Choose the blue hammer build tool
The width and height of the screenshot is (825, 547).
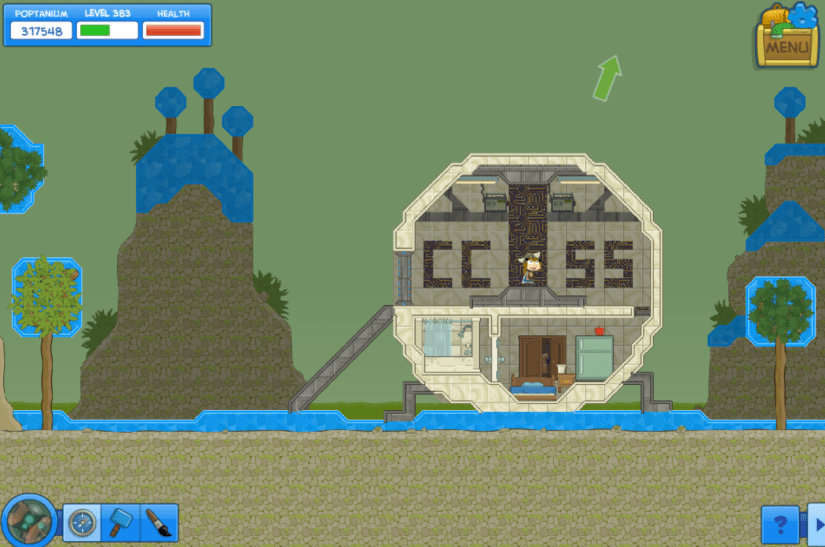tap(119, 522)
